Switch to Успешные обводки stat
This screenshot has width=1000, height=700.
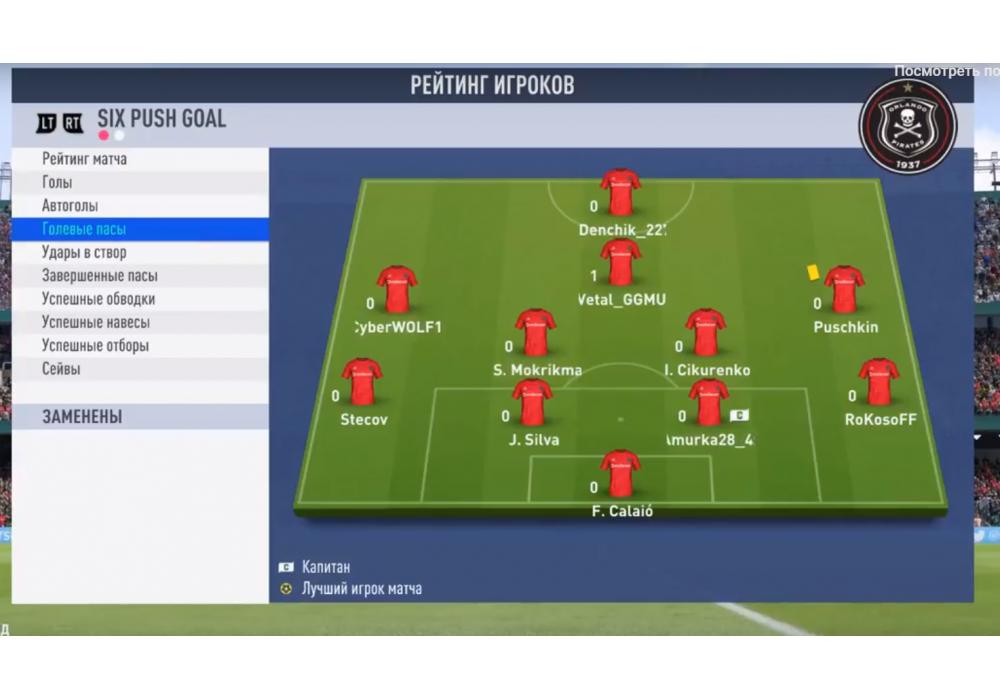pos(140,298)
